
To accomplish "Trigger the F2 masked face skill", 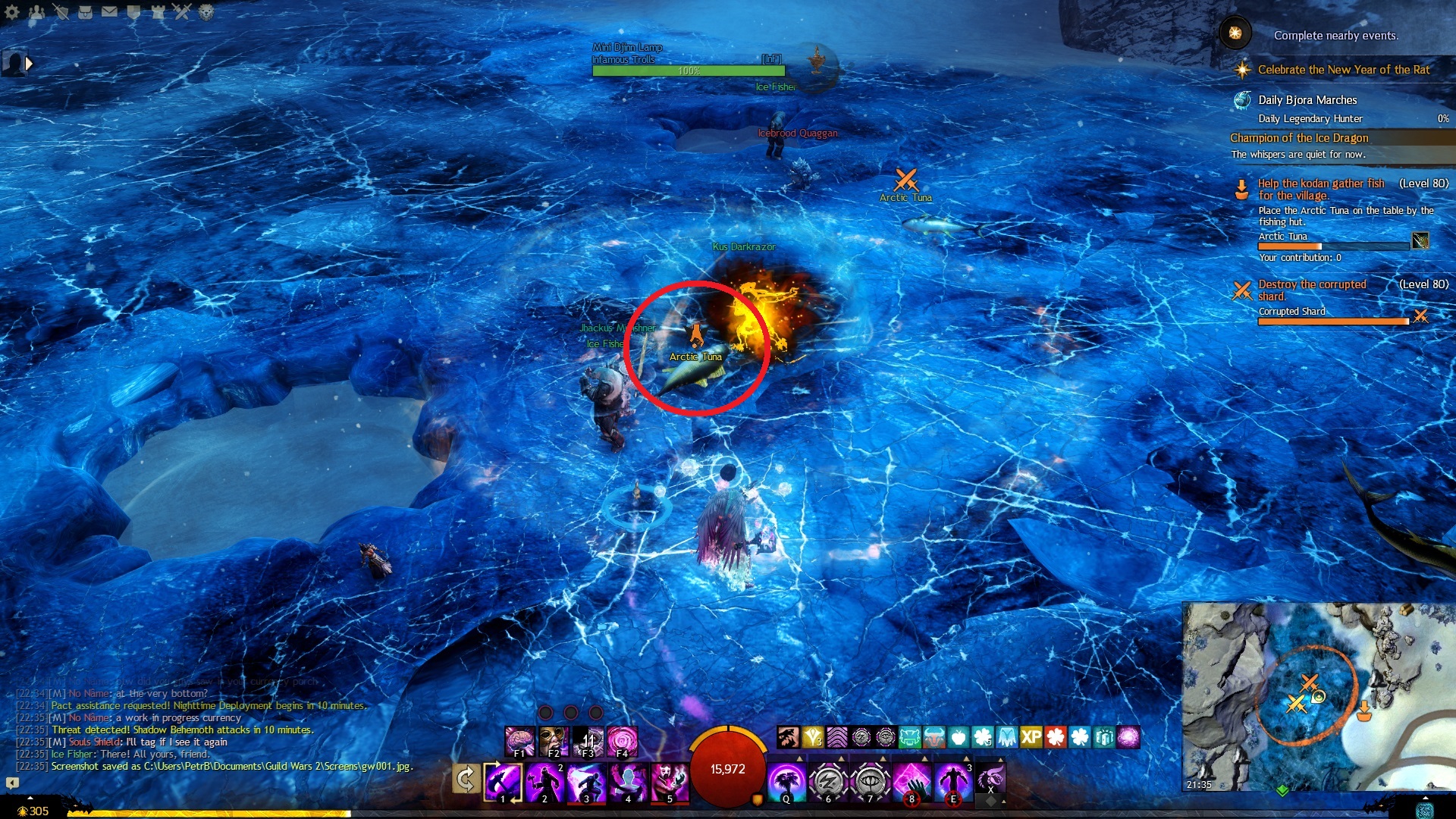I will (554, 741).
